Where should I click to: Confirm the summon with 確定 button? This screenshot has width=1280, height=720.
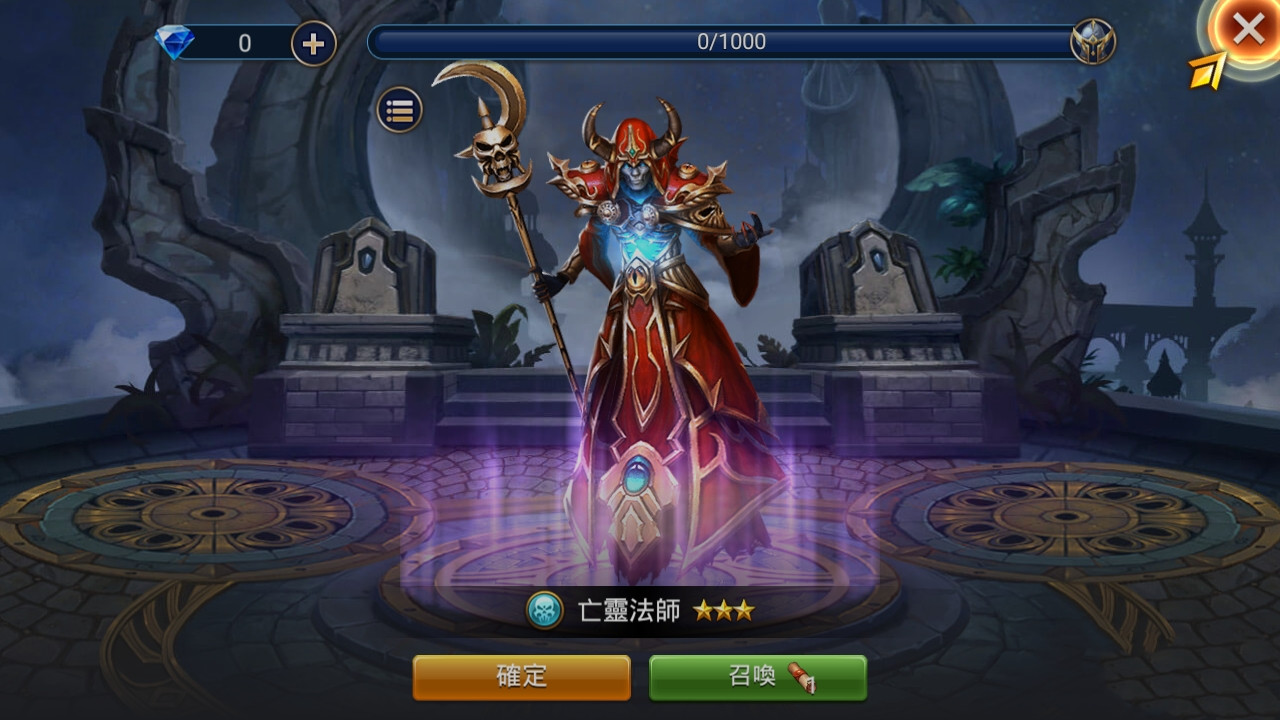[521, 676]
